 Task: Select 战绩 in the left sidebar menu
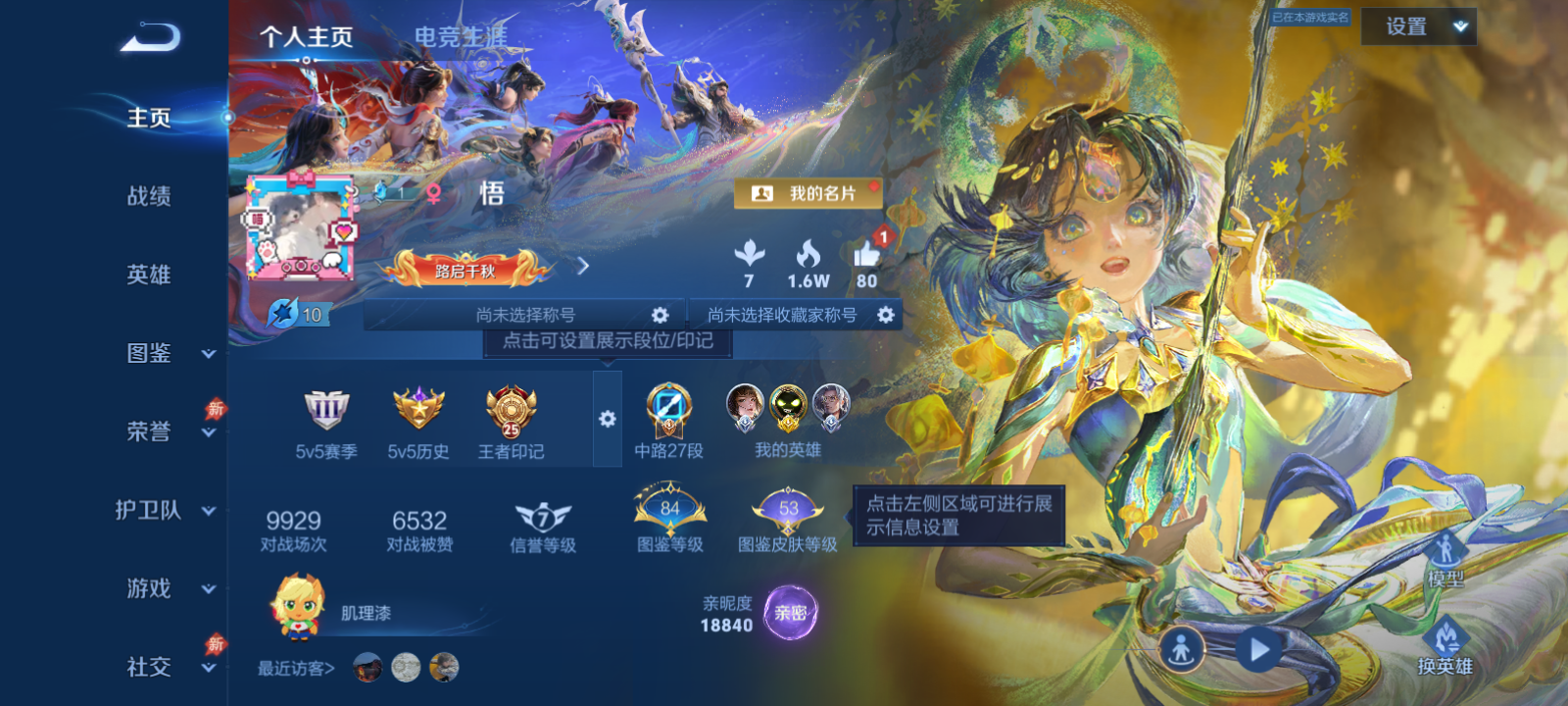pyautogui.click(x=146, y=198)
